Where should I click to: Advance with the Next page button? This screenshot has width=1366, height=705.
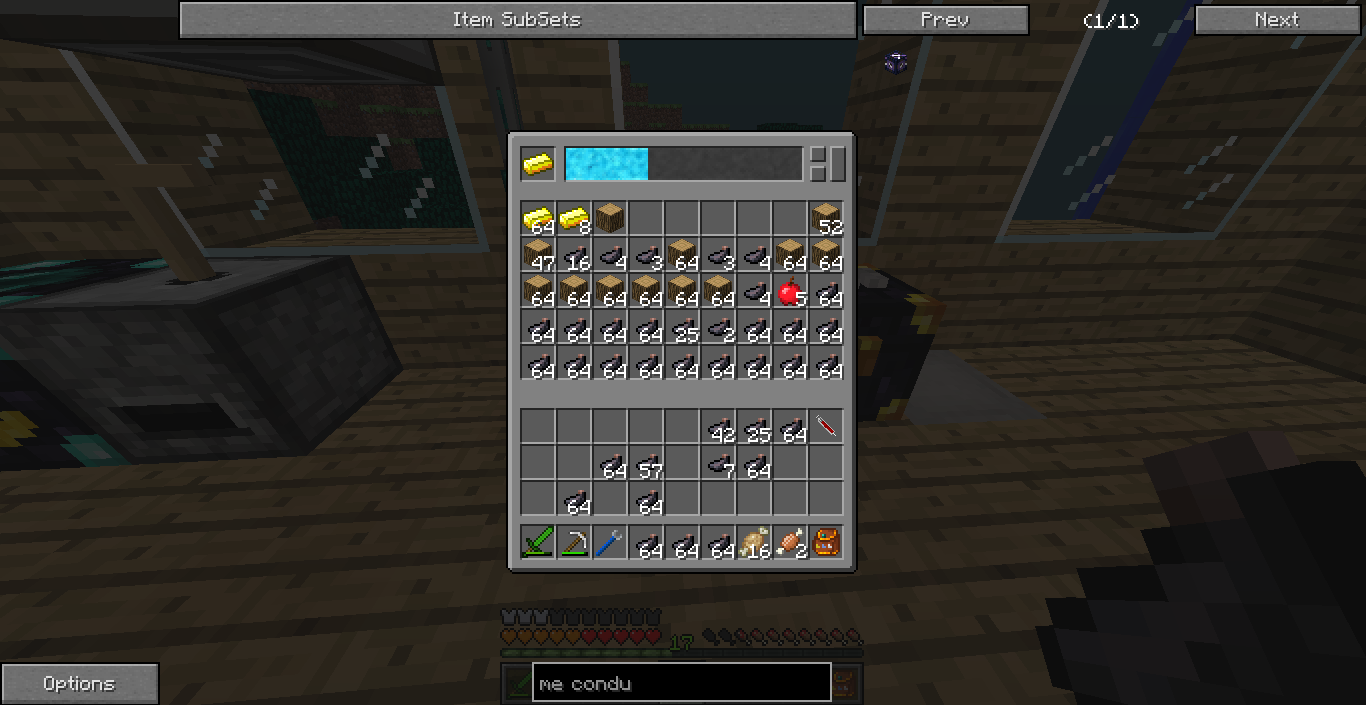[x=1276, y=20]
